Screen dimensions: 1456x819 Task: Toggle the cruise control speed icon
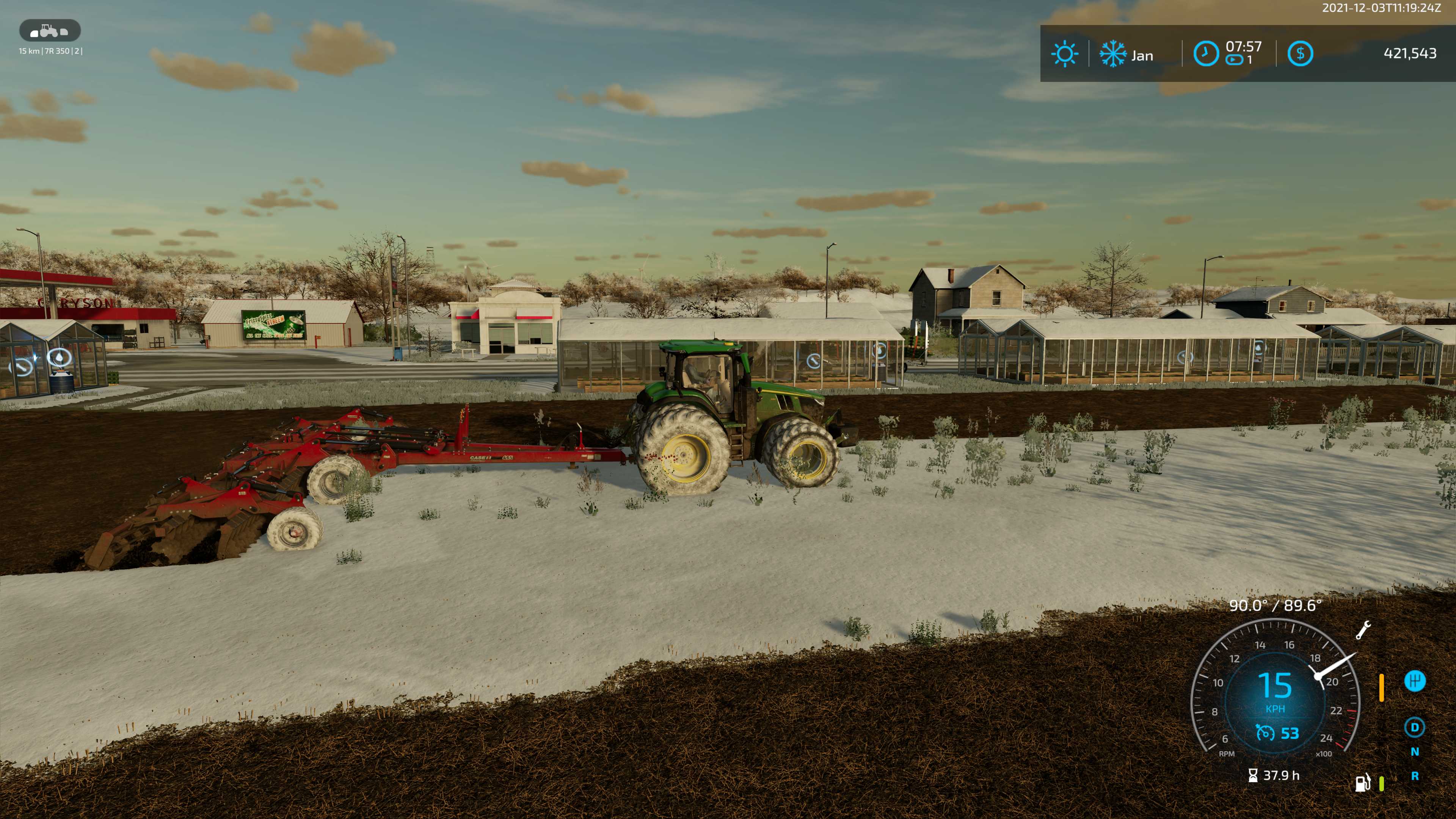pyautogui.click(x=1265, y=733)
